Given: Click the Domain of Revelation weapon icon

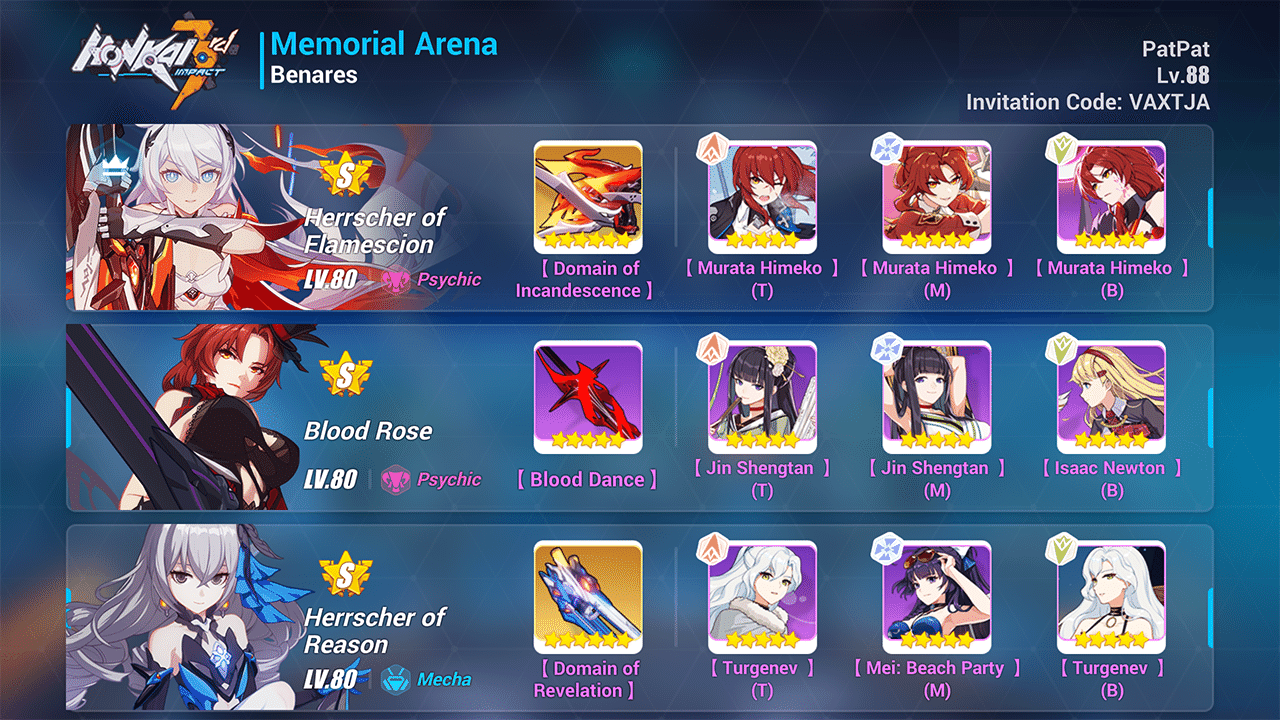Looking at the screenshot, I should 588,594.
